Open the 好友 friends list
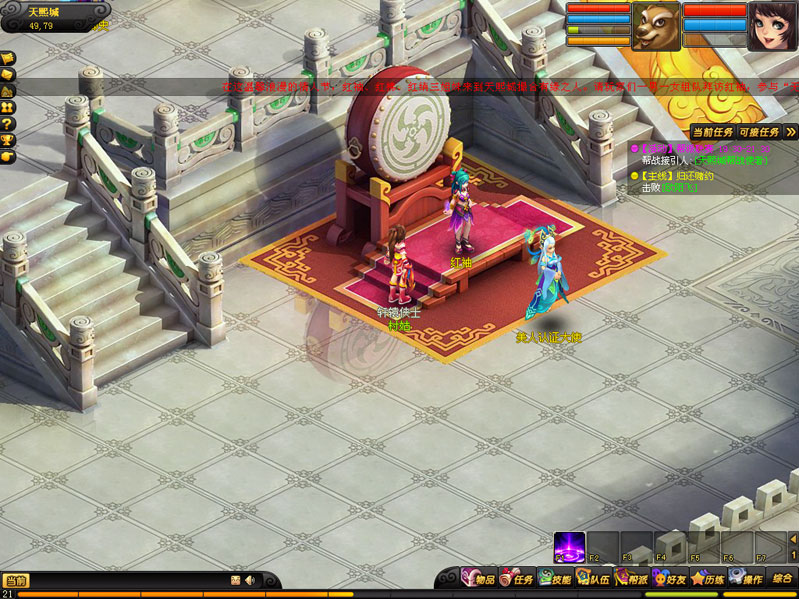Screen dimensions: 799x599 coord(670,578)
